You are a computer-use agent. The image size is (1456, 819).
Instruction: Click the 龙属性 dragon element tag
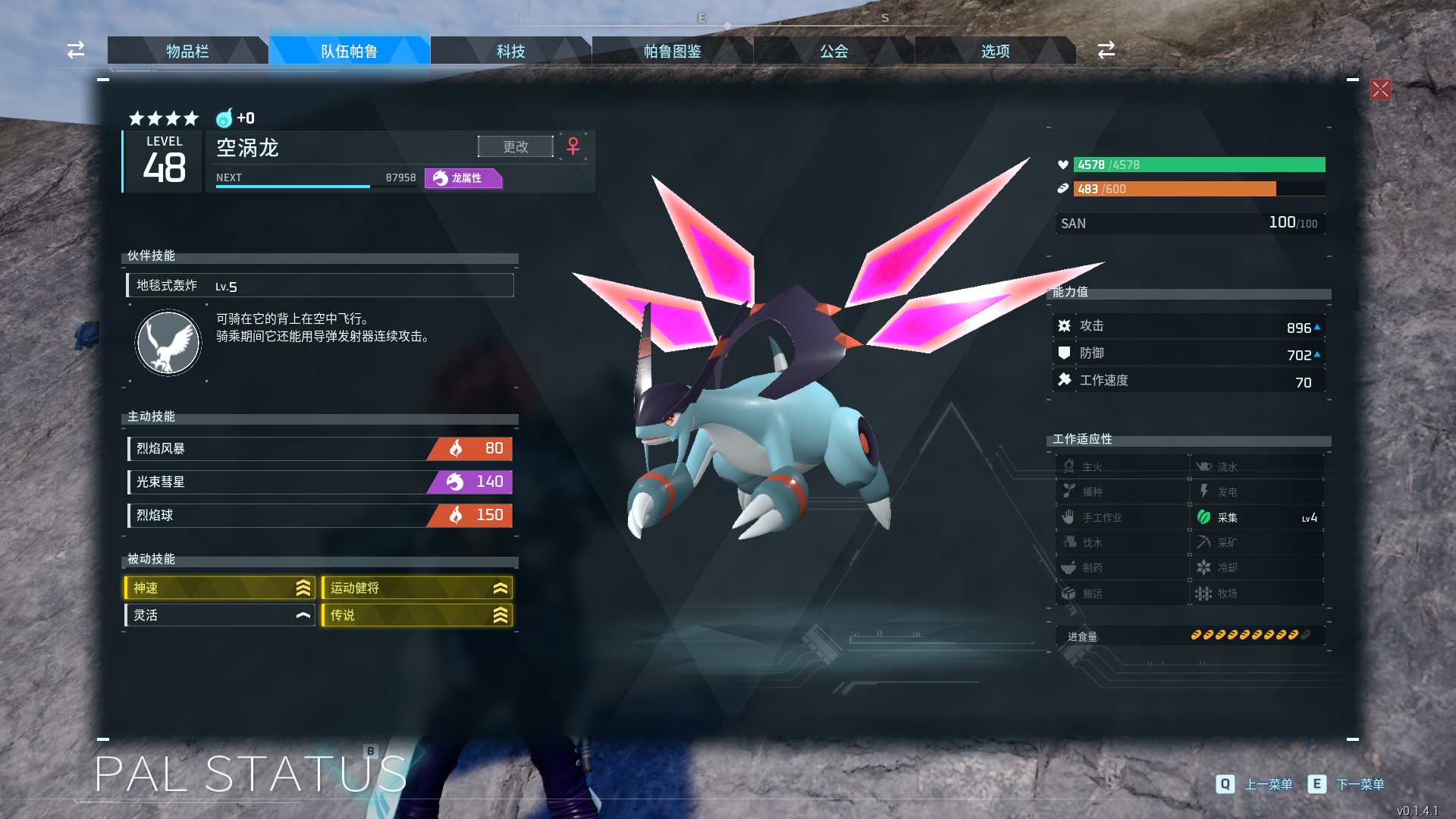point(463,178)
